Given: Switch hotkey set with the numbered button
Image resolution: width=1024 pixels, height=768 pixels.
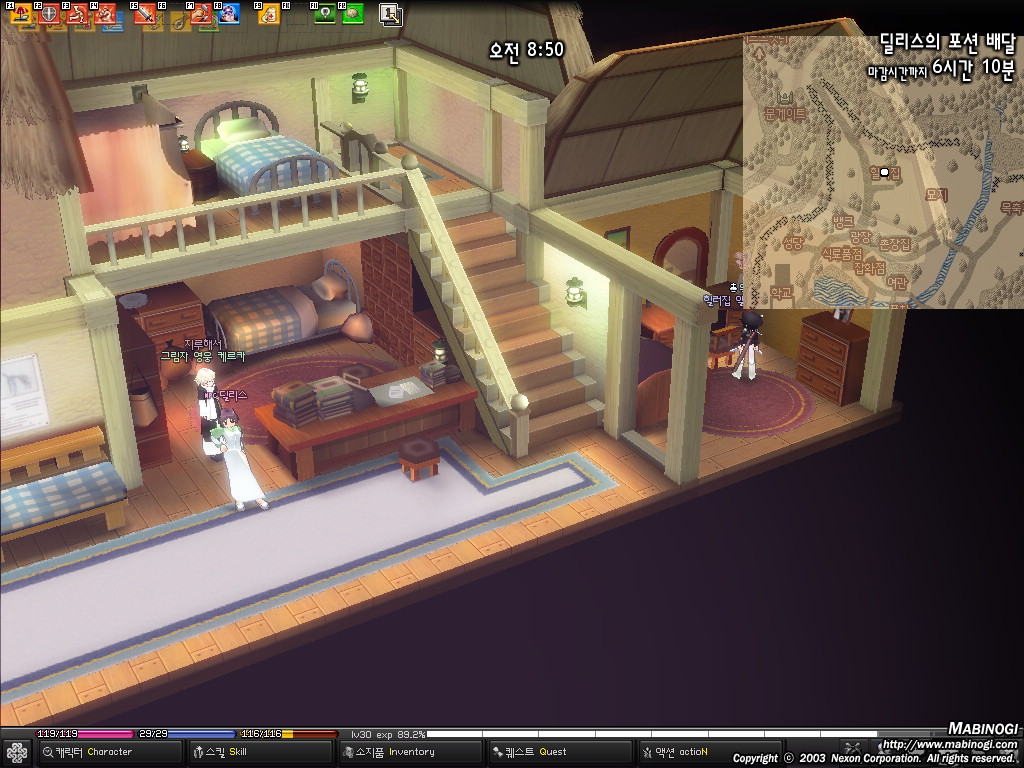Looking at the screenshot, I should click(x=391, y=14).
